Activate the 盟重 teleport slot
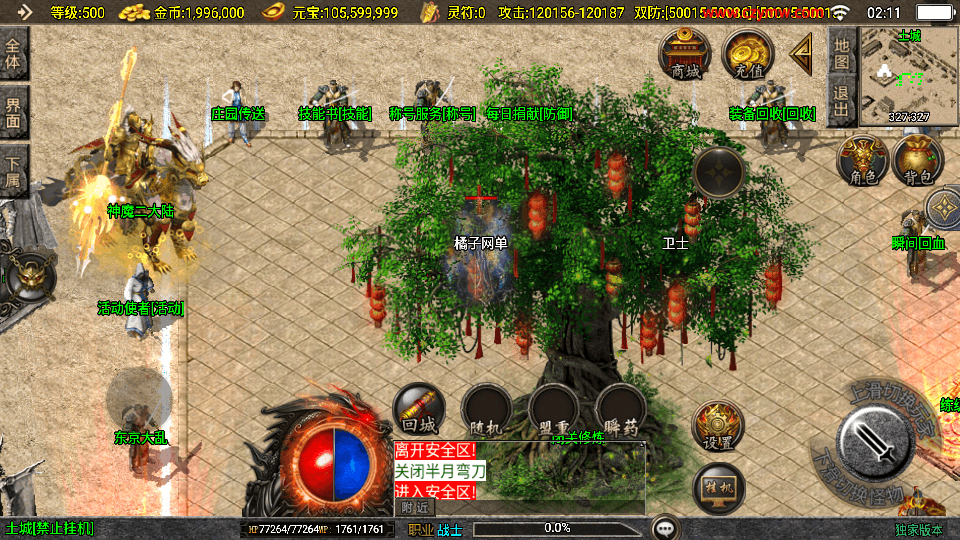 [553, 410]
